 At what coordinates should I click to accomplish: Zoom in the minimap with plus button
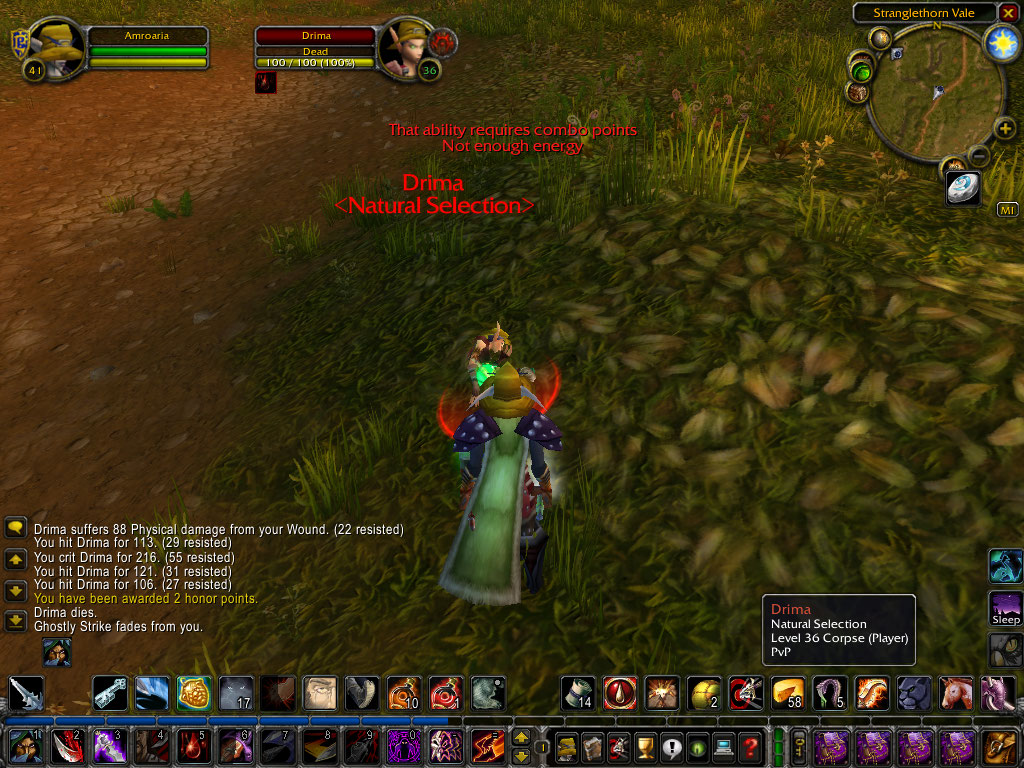coord(1004,128)
